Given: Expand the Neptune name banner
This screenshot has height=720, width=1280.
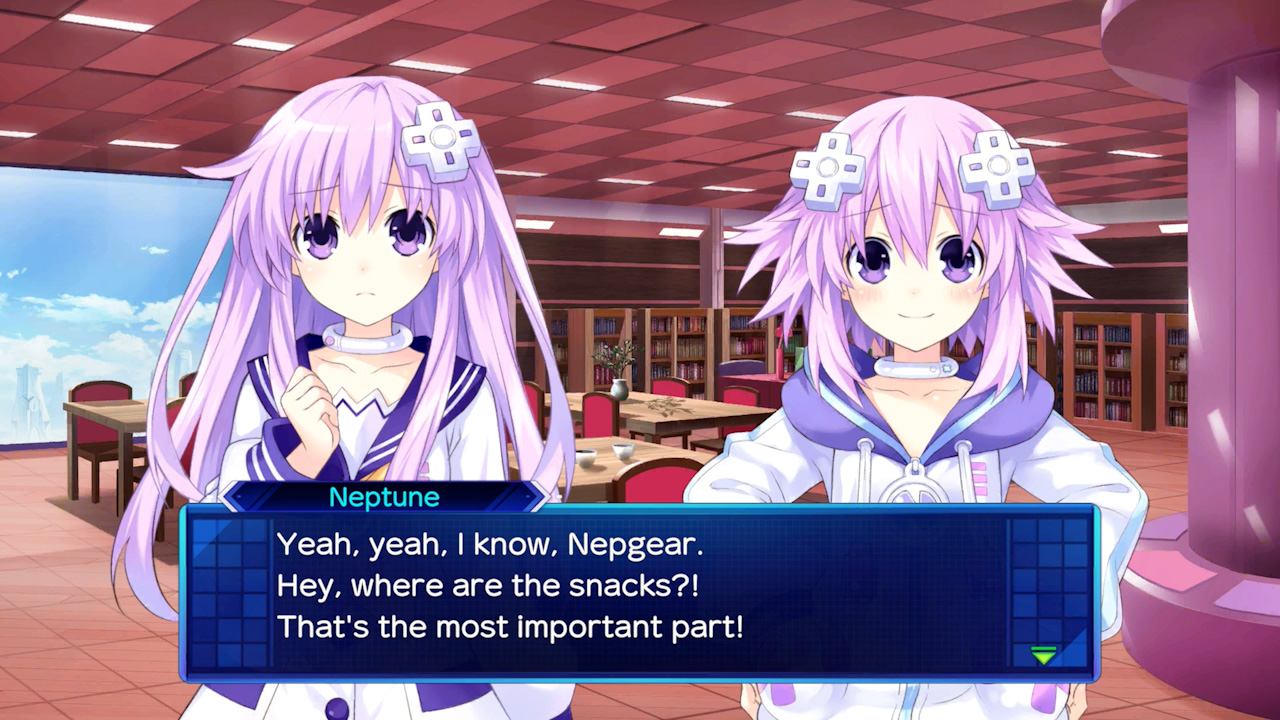Looking at the screenshot, I should pos(385,497).
